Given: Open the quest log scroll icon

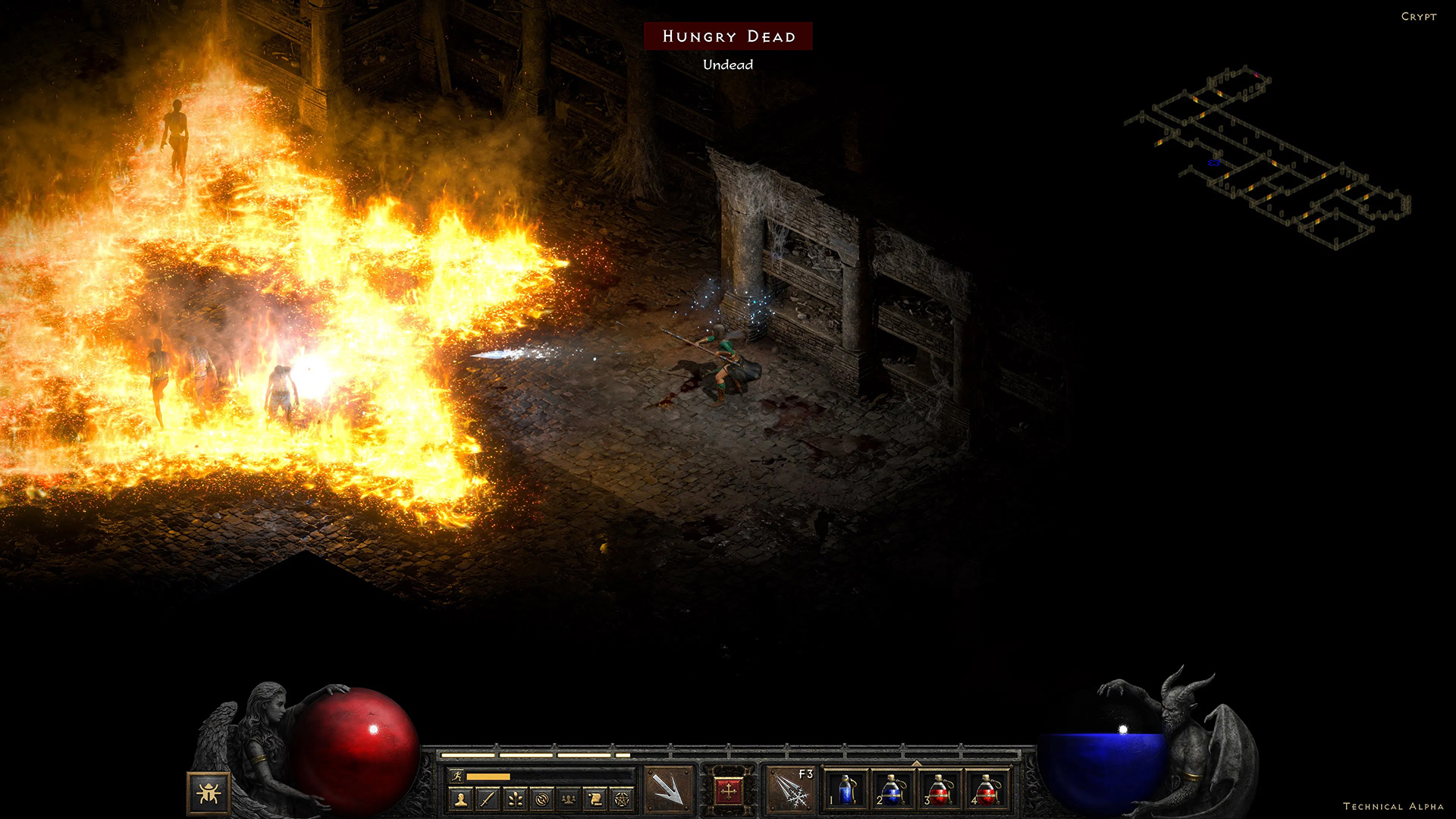Looking at the screenshot, I should click(596, 800).
